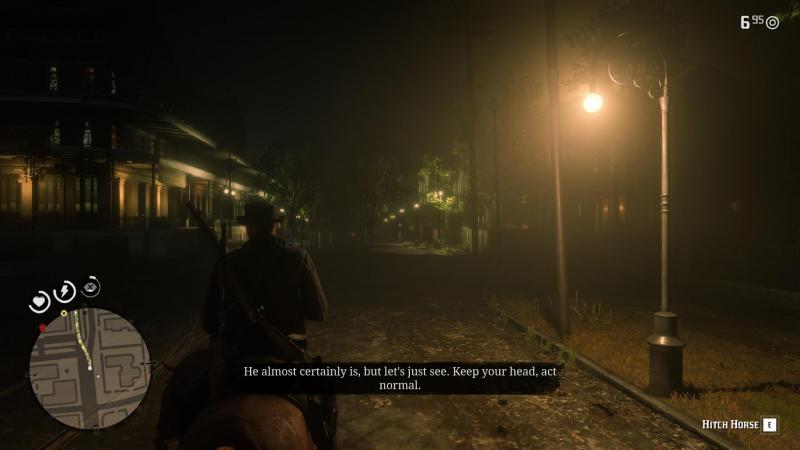Viewport: 800px width, 450px height.
Task: Click the heart health core icon
Action: click(x=40, y=300)
